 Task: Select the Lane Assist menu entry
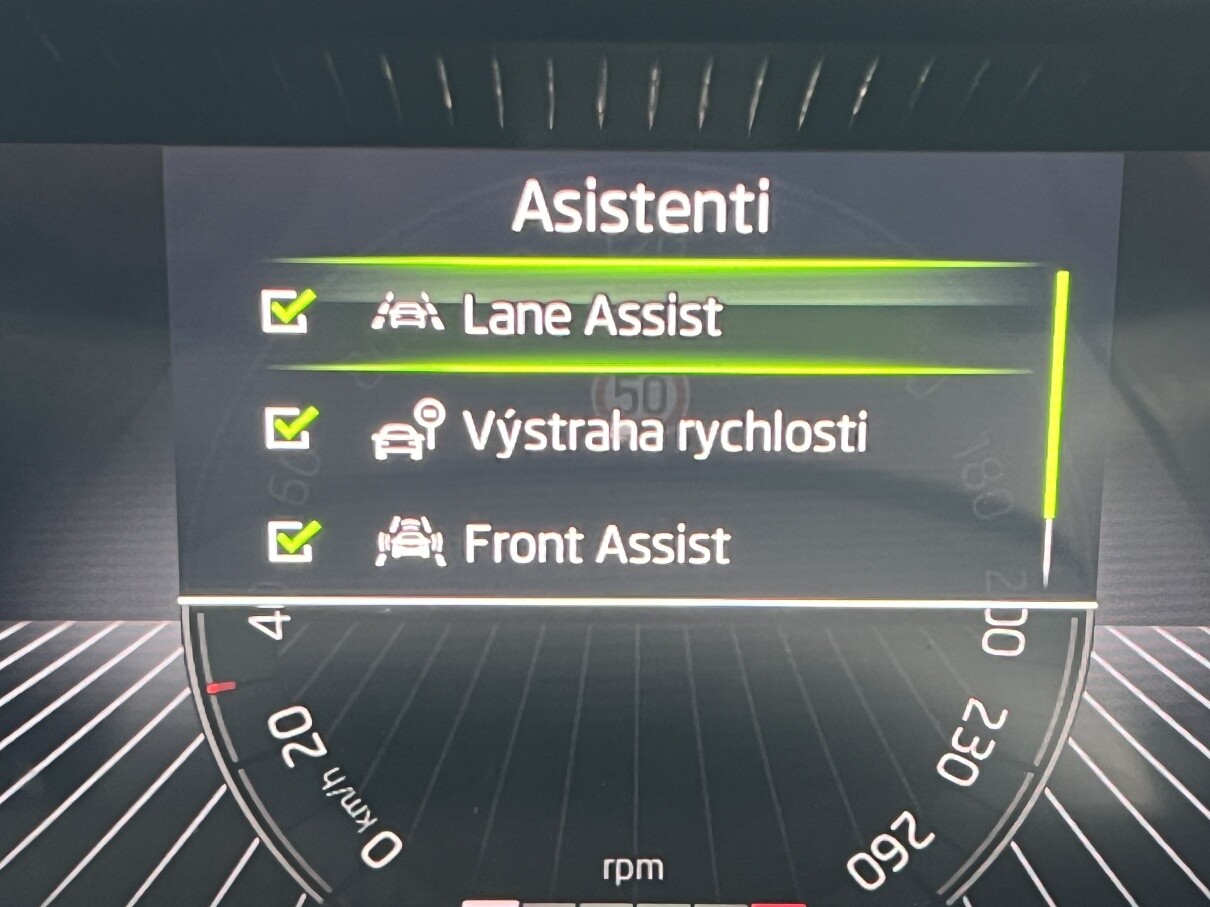tap(591, 316)
